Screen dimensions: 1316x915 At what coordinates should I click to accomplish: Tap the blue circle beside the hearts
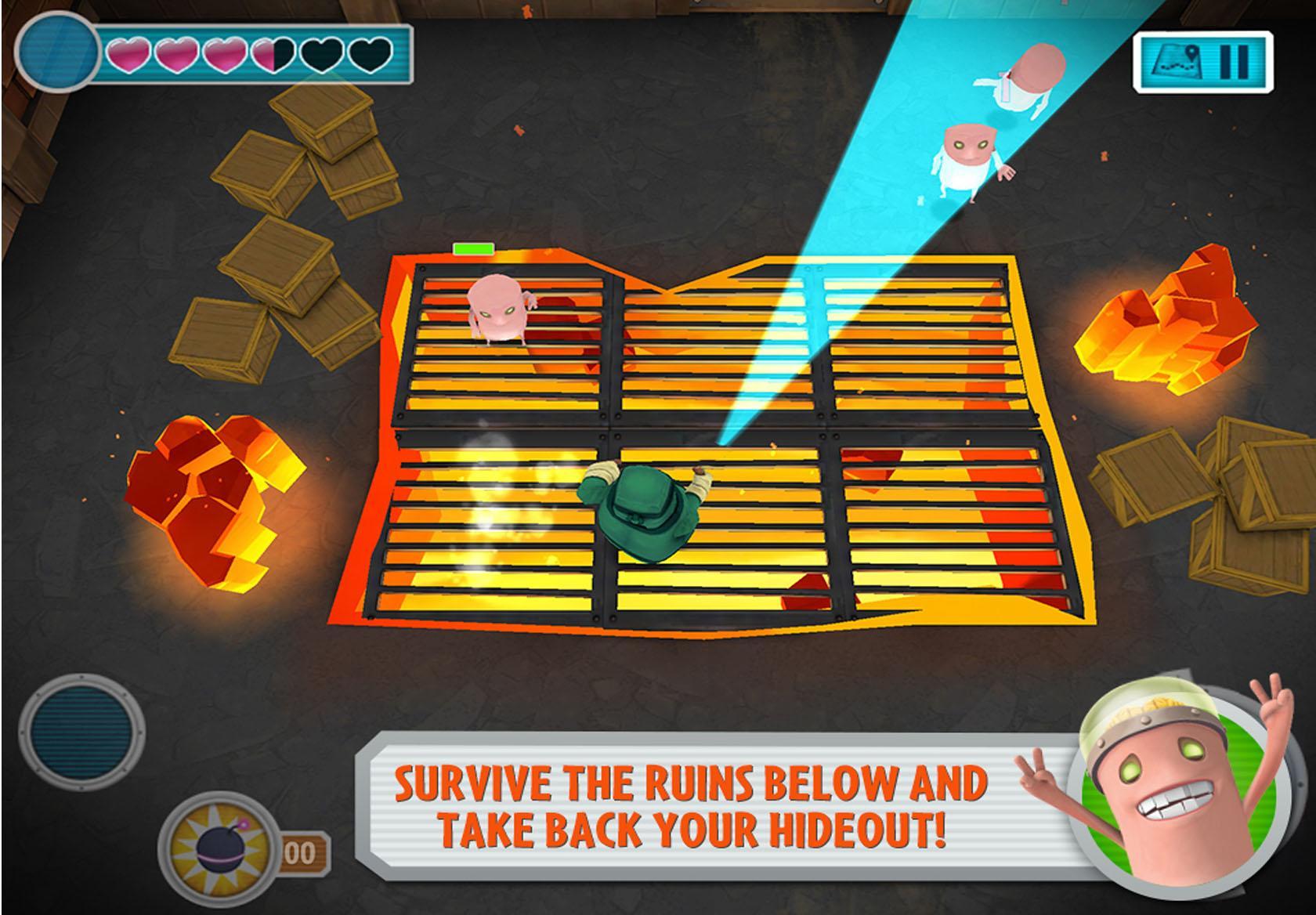click(x=56, y=52)
